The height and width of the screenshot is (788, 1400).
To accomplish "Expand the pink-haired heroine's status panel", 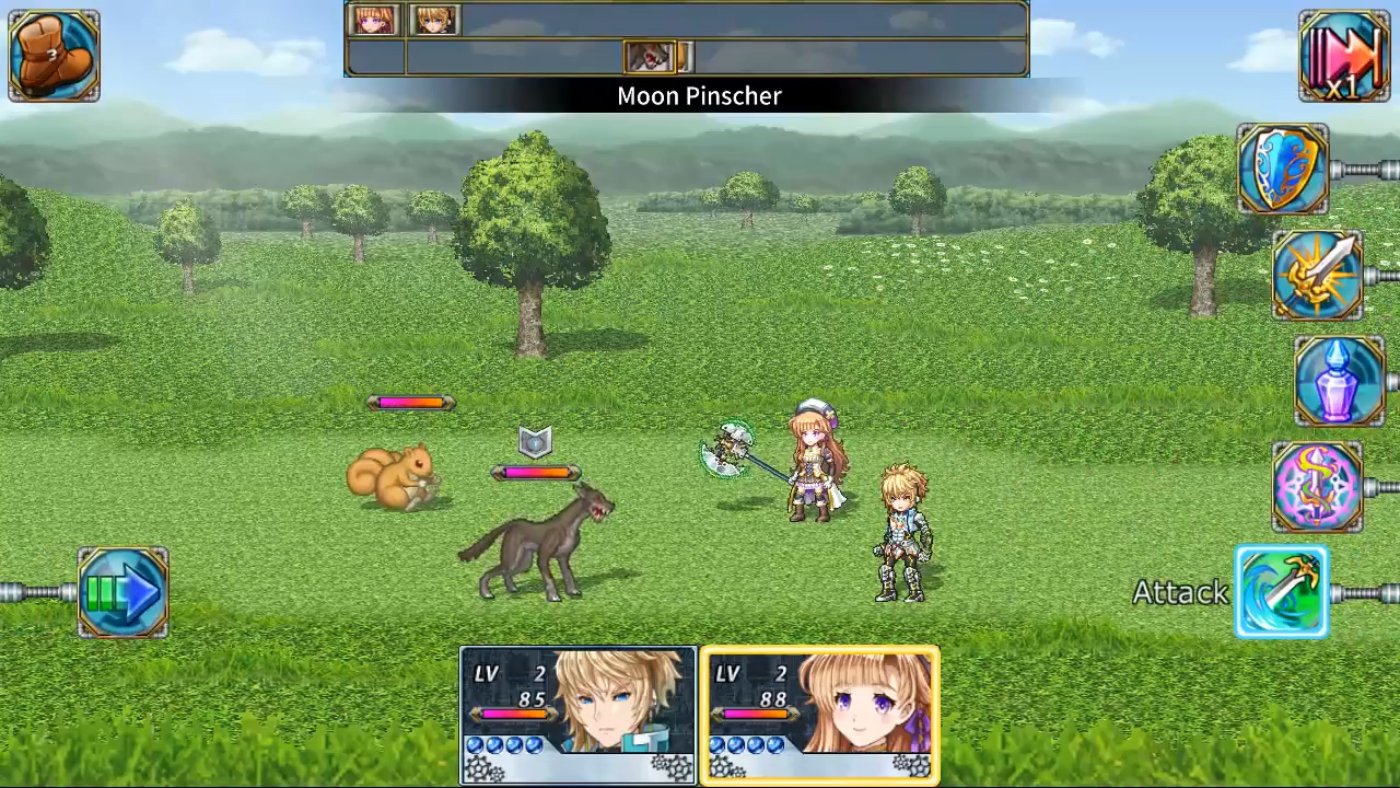I will [x=820, y=715].
